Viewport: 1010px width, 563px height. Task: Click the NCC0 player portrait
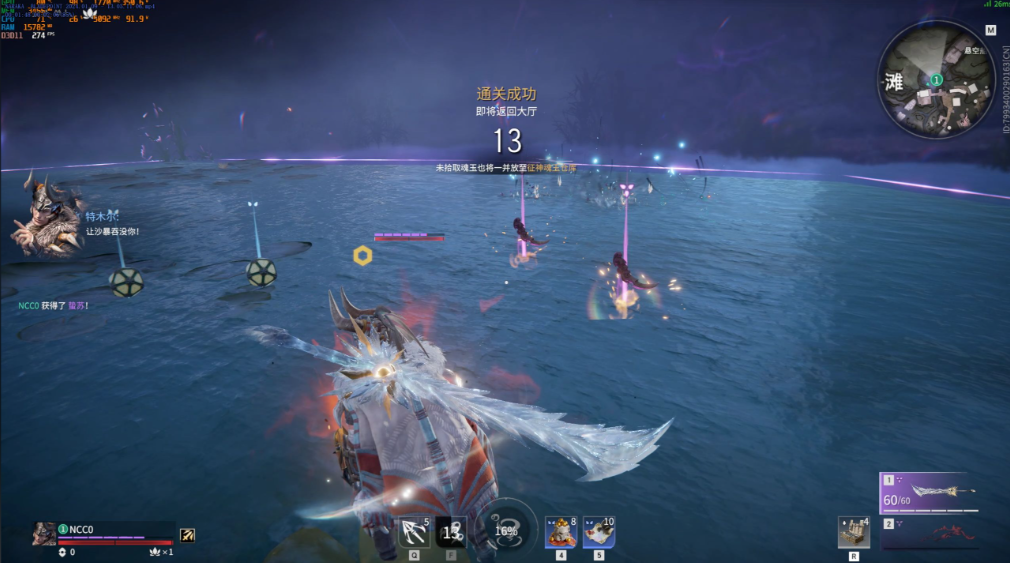pyautogui.click(x=44, y=534)
